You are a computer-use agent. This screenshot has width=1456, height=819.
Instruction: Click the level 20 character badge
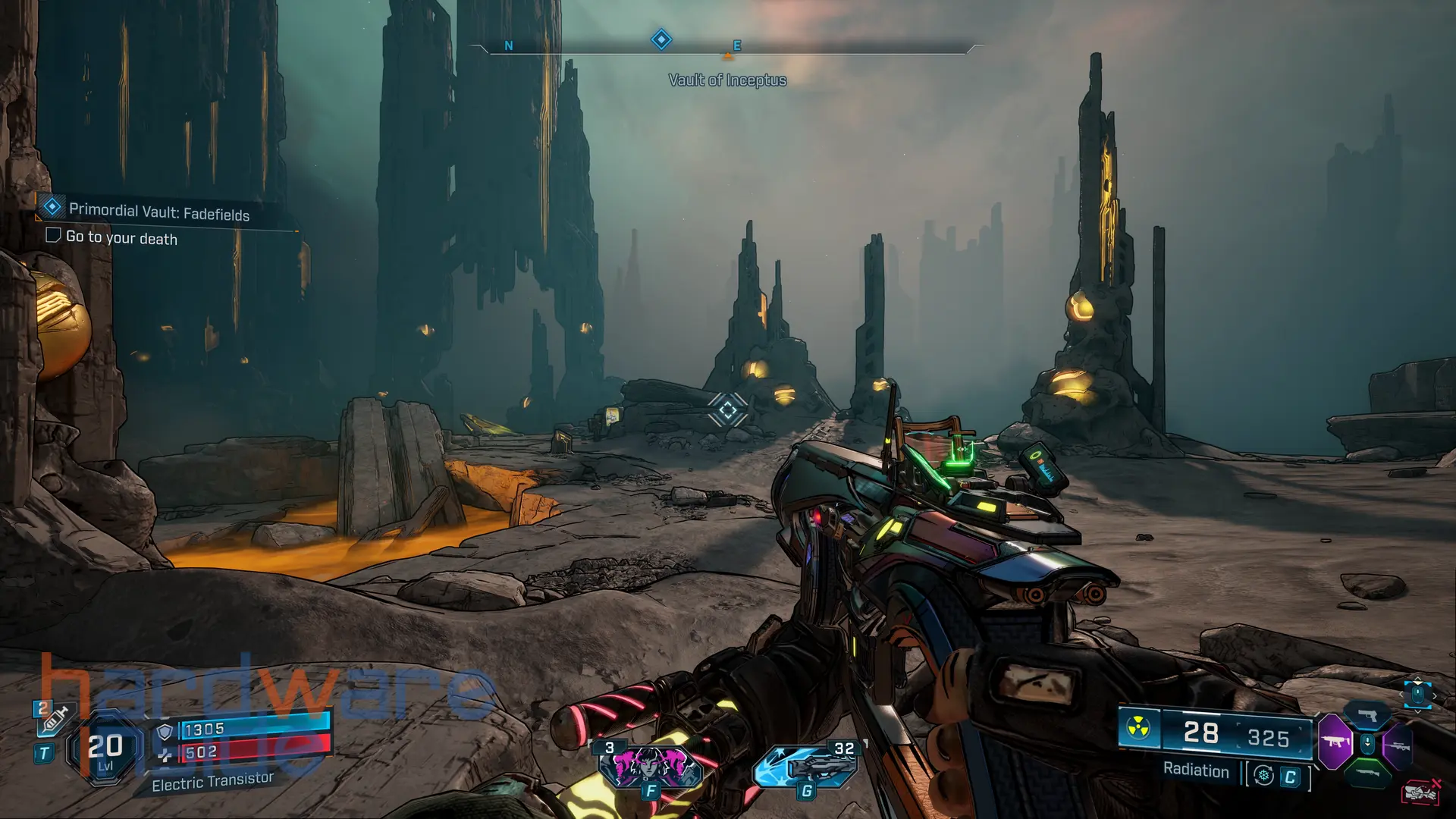click(105, 748)
